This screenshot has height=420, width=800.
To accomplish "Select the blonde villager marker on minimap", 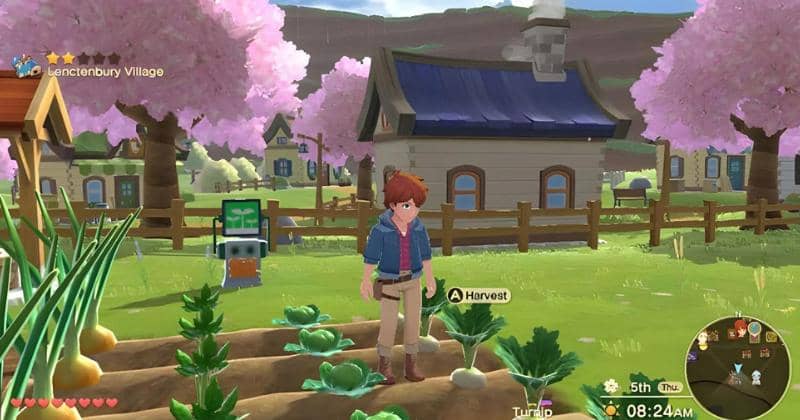I will [703, 340].
